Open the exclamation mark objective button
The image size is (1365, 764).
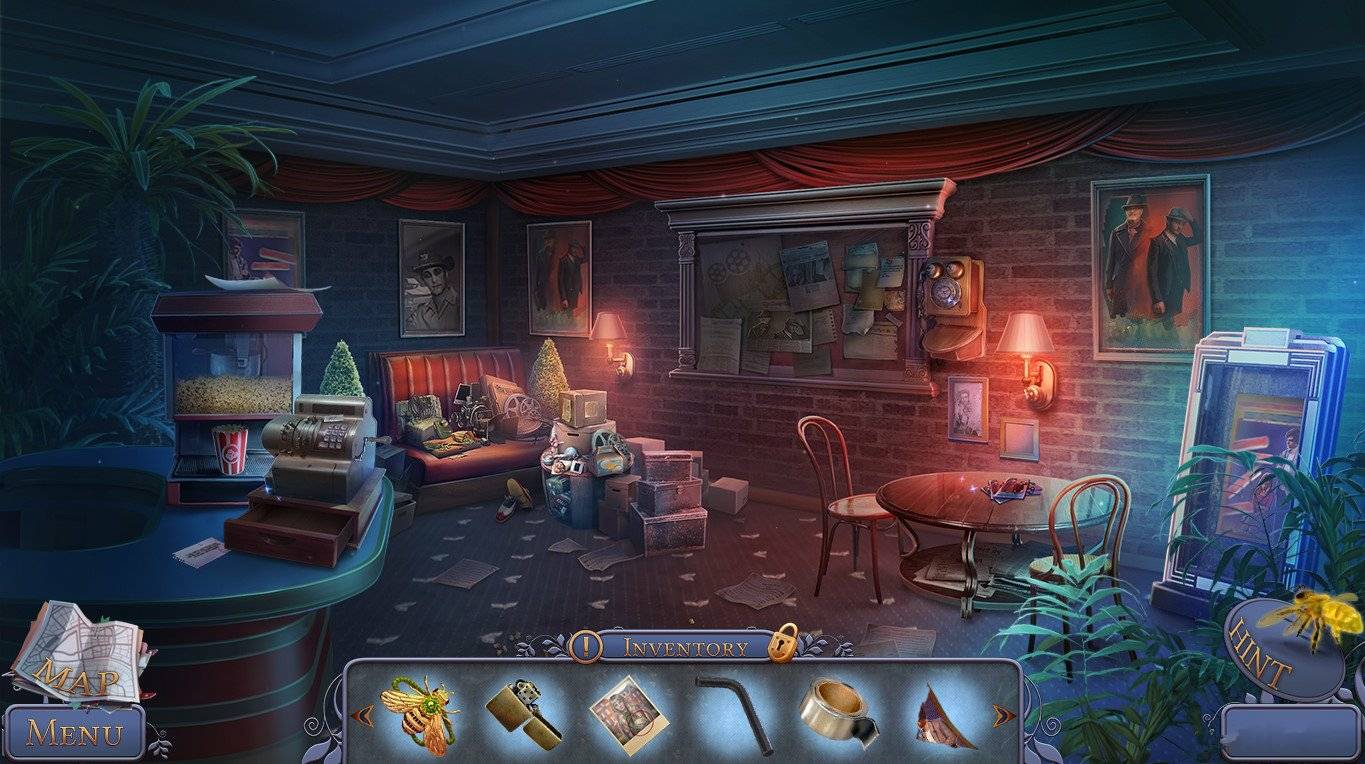pos(585,646)
